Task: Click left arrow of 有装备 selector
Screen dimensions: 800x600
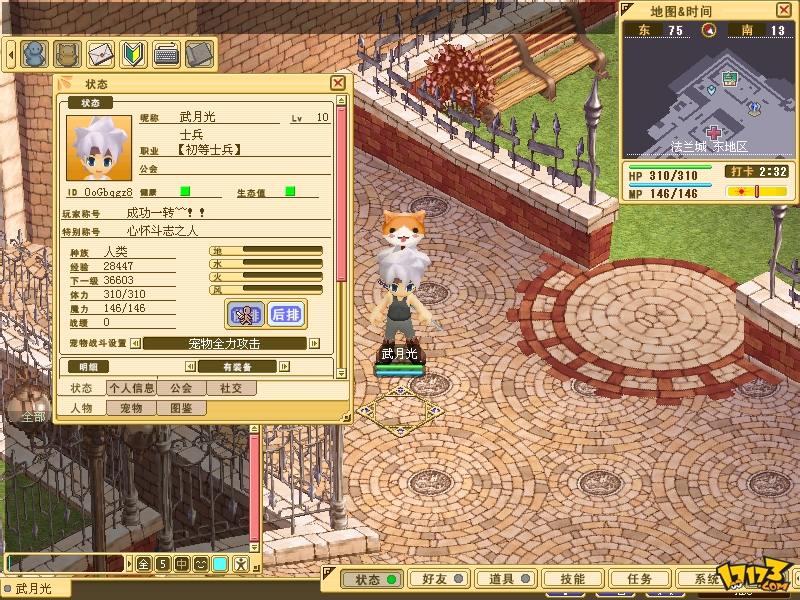Action: pos(189,367)
